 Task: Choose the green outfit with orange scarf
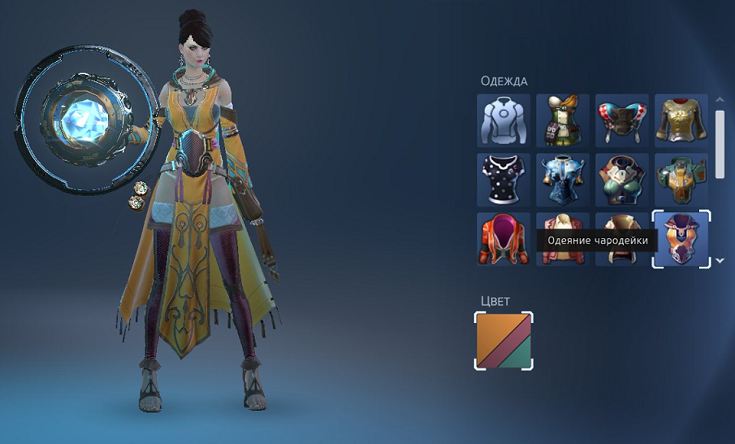(563, 121)
